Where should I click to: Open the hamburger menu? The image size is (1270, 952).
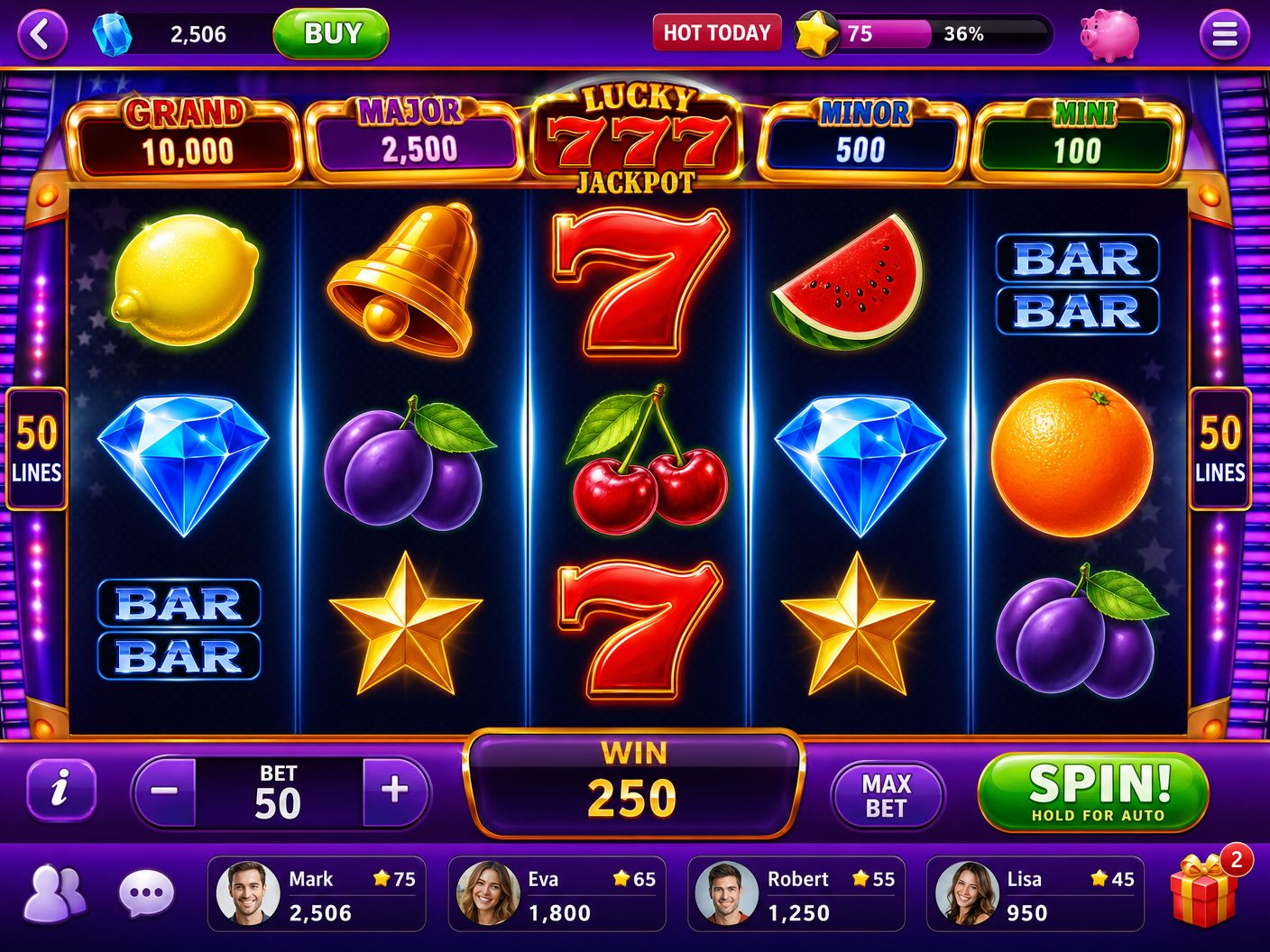pyautogui.click(x=1224, y=33)
